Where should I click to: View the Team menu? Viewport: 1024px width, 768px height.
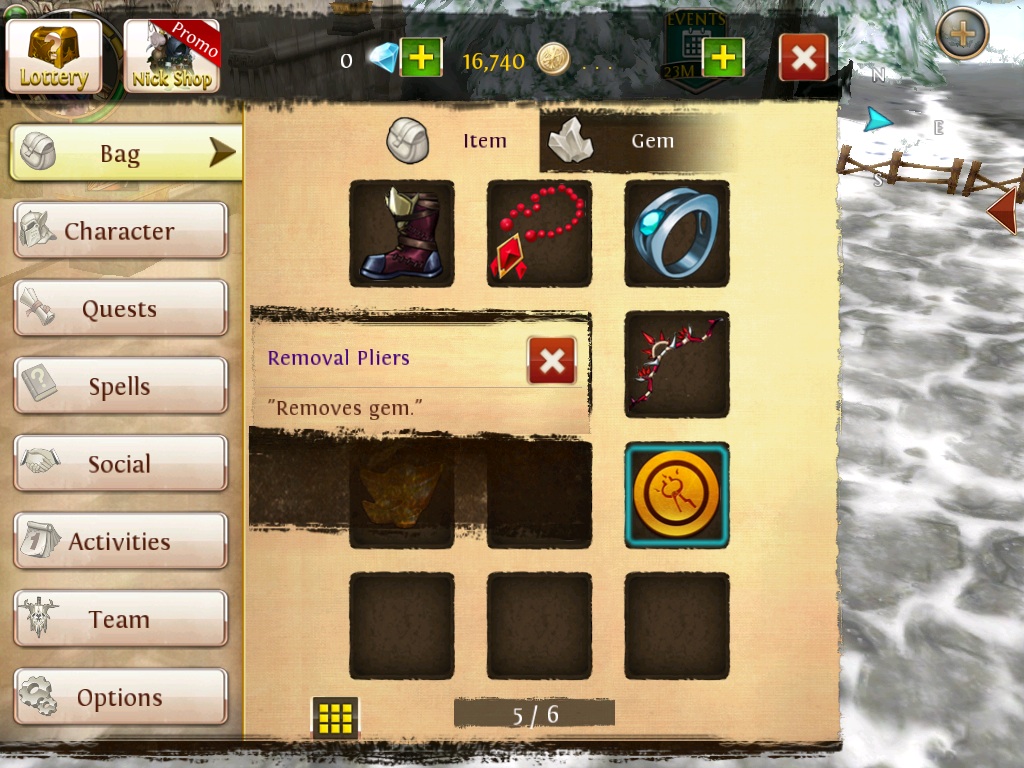120,619
